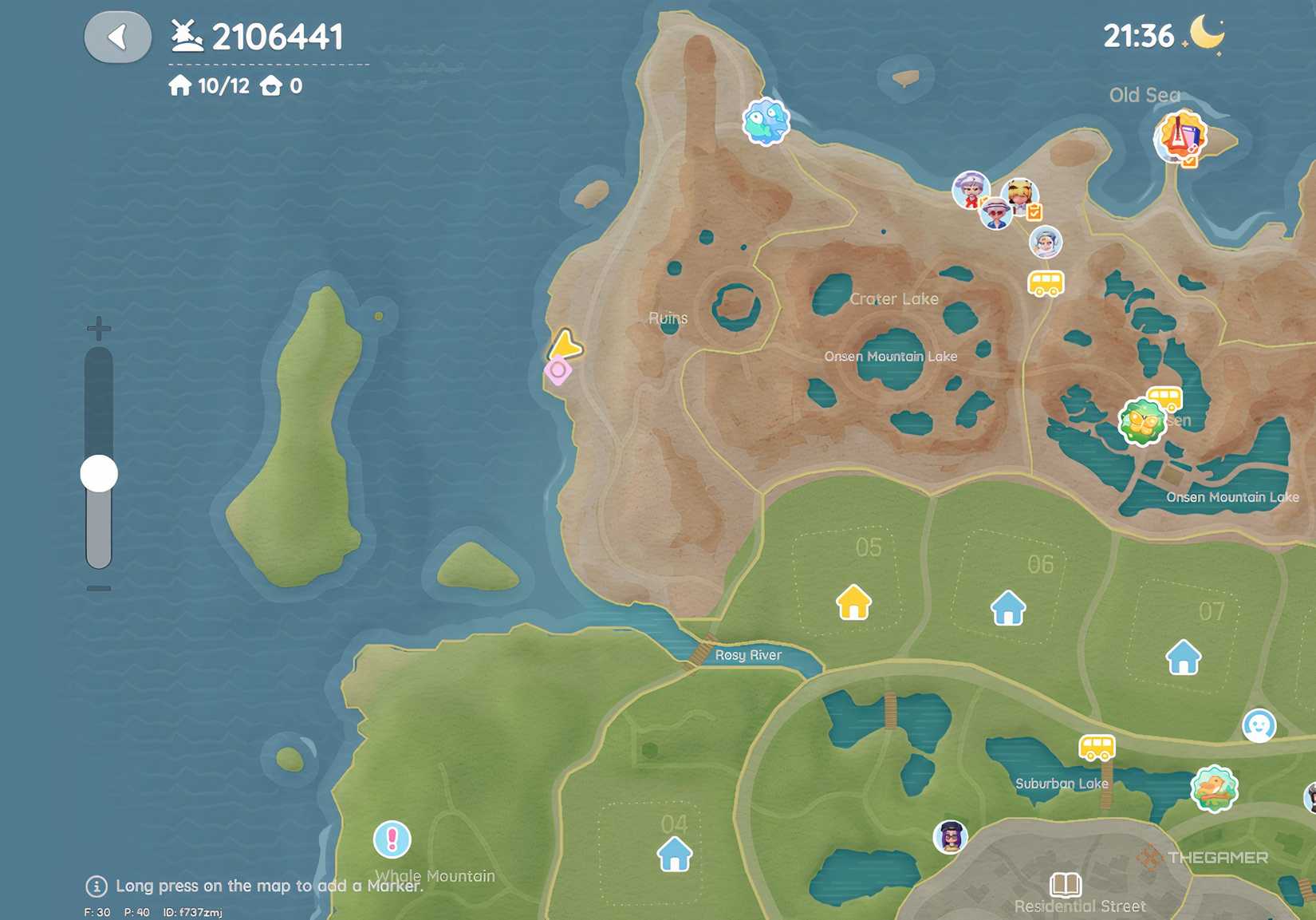The image size is (1316, 920).
Task: Select the fish fishing spot icon near the north coast
Action: click(766, 120)
